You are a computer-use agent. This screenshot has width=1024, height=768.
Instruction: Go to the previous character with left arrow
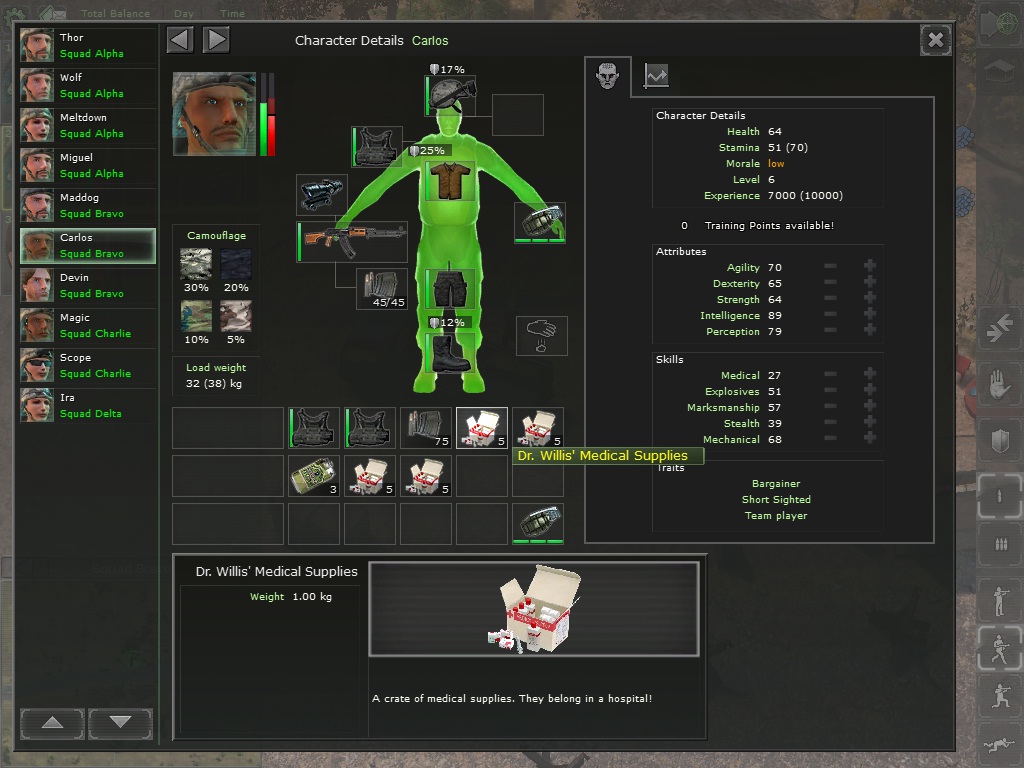[180, 40]
